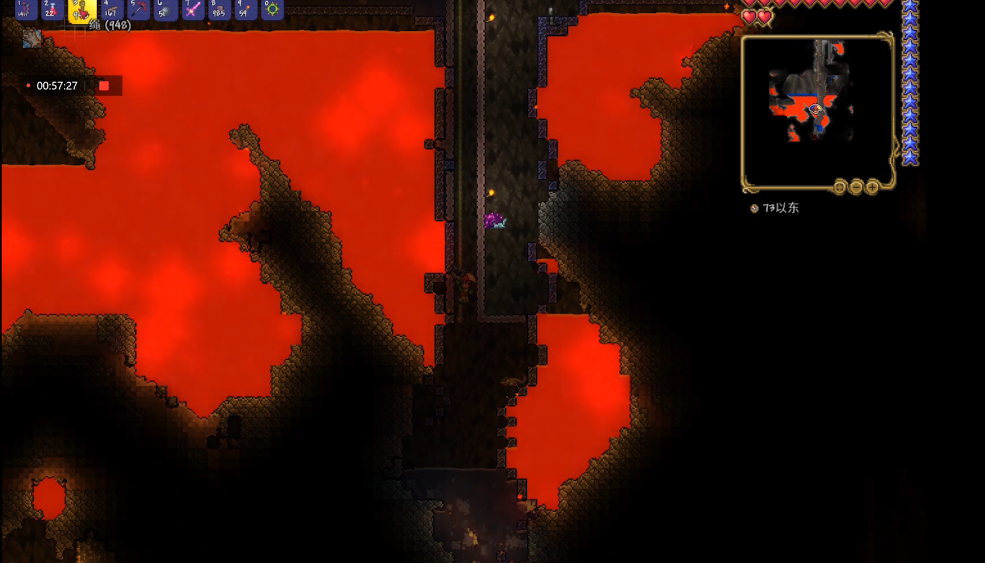Select hotbar slot number 9
This screenshot has width=985, height=563.
pos(246,10)
